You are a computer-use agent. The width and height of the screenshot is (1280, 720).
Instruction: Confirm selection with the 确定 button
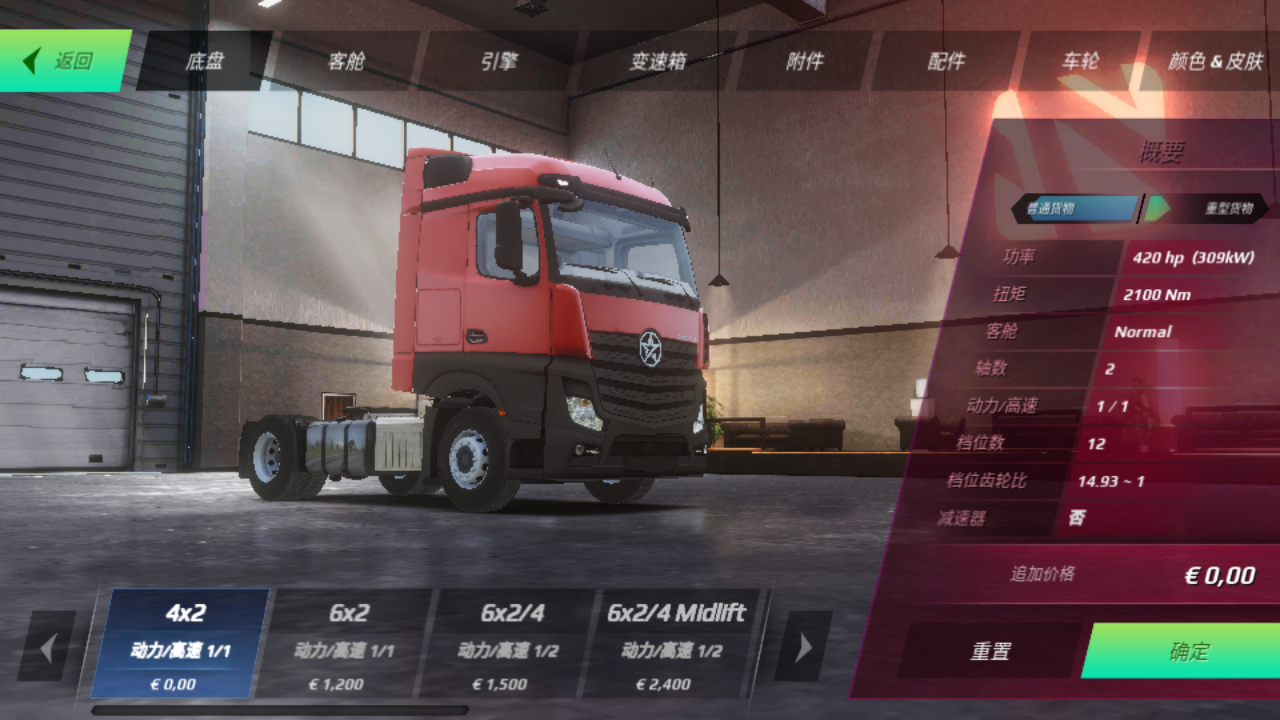click(1188, 651)
